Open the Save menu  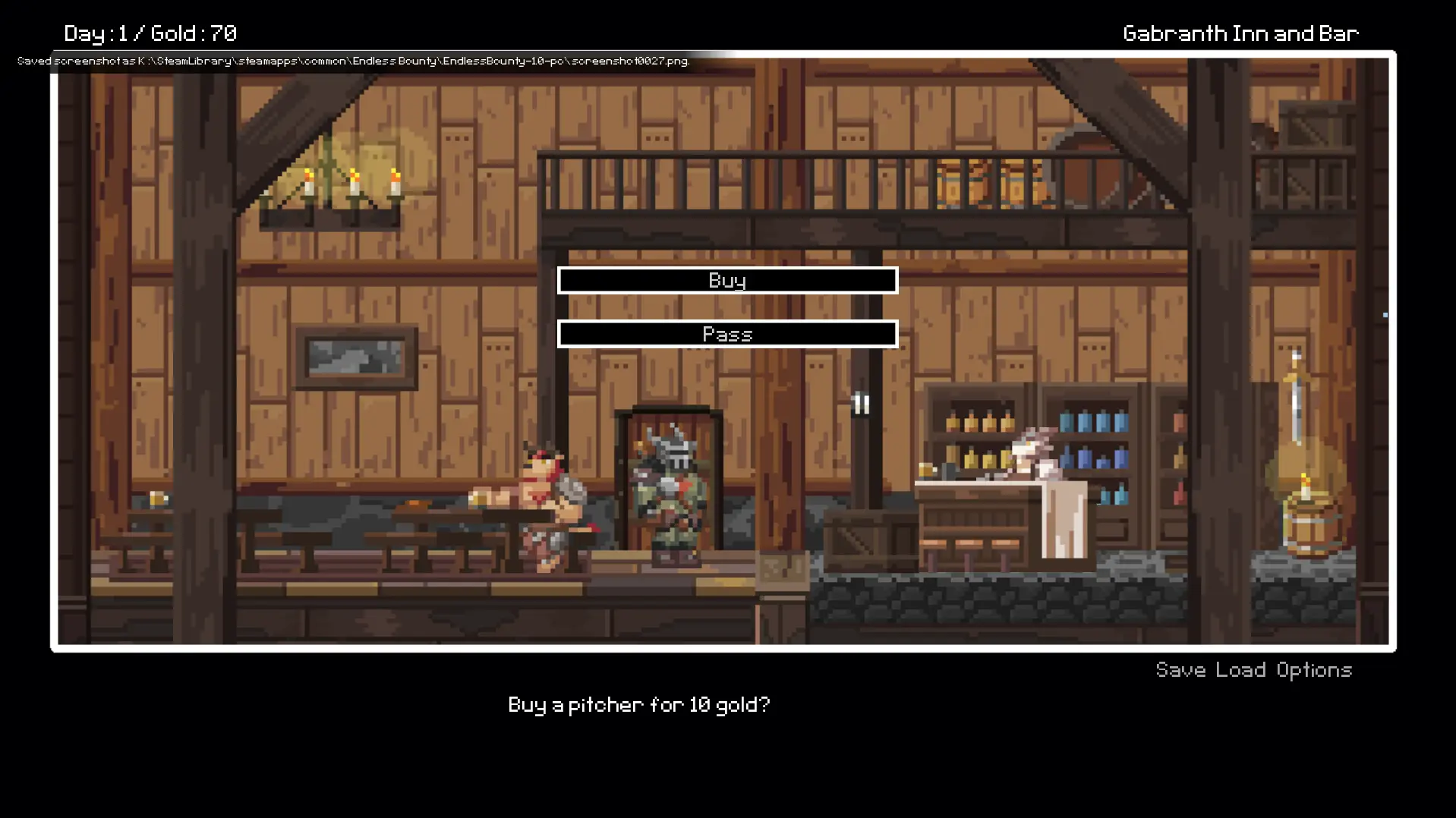pos(1180,670)
